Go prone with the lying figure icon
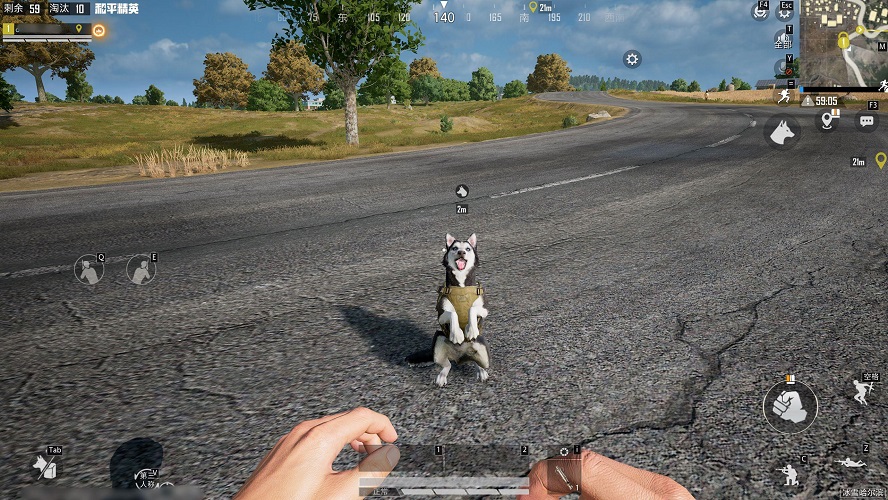The image size is (888, 500). pos(851,463)
